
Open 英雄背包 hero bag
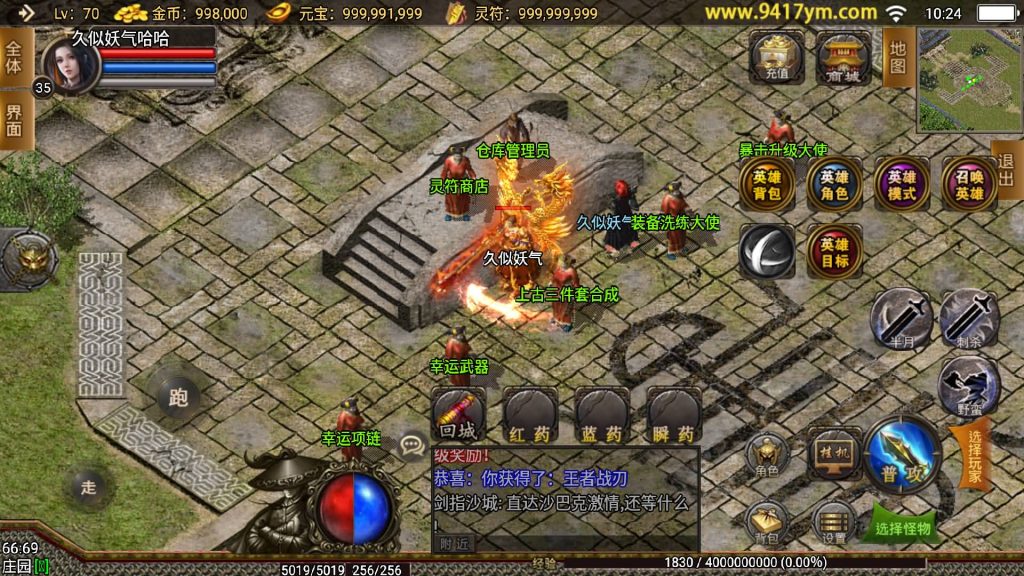tap(767, 185)
